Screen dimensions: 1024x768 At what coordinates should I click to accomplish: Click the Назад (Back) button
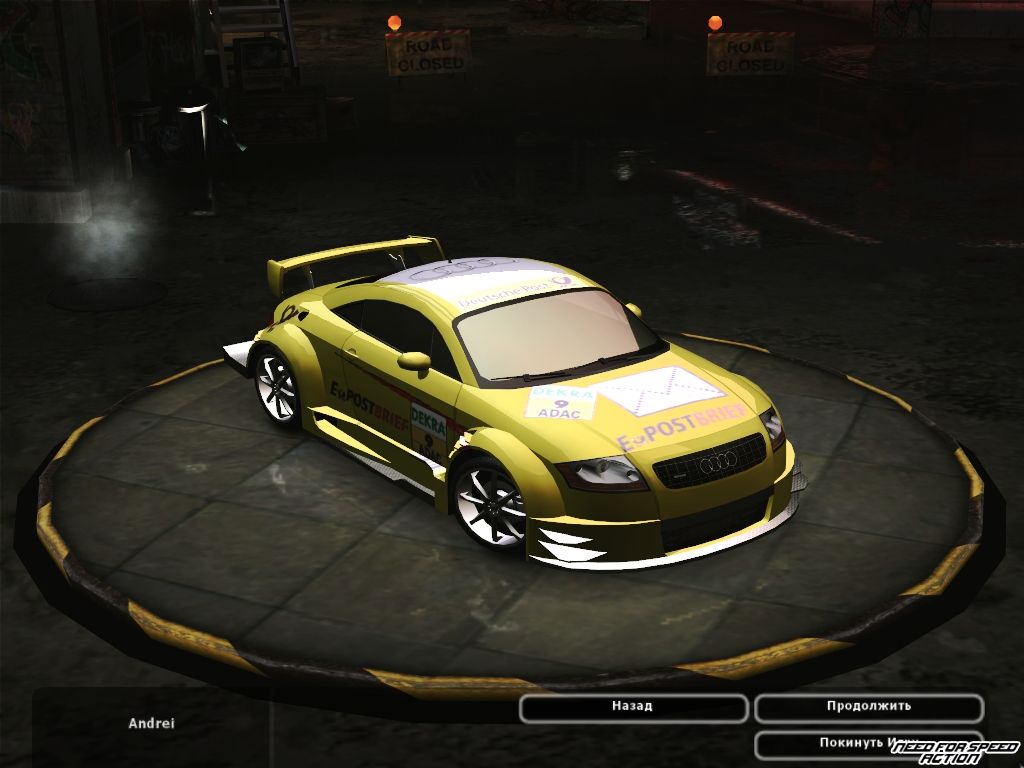pyautogui.click(x=633, y=707)
